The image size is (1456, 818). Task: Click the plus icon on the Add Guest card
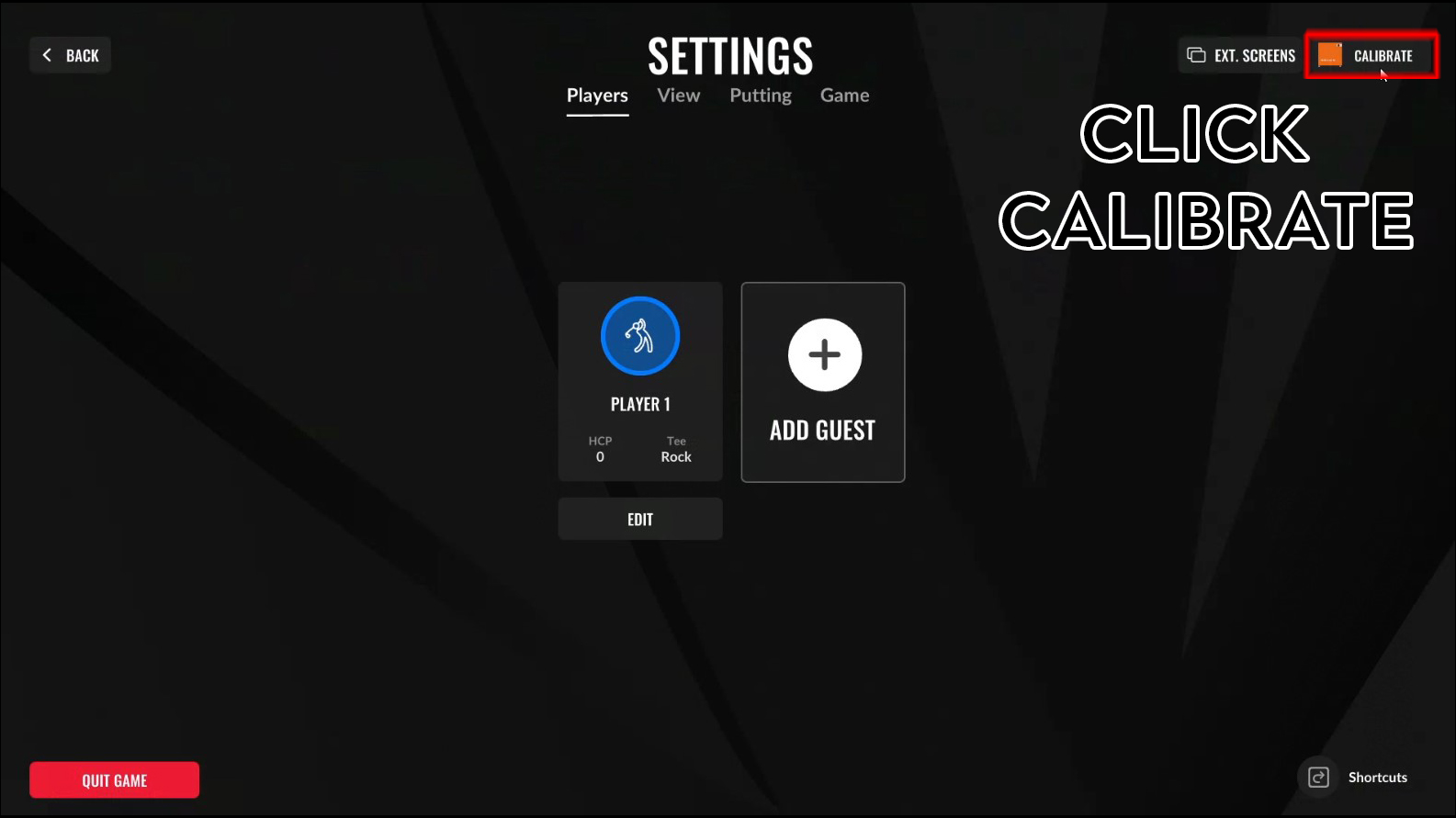tap(822, 354)
